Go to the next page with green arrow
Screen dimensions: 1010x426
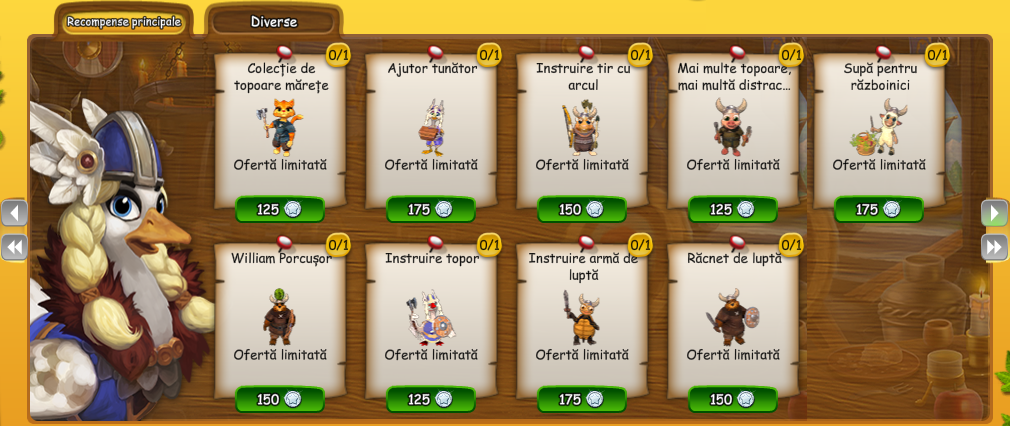[994, 213]
